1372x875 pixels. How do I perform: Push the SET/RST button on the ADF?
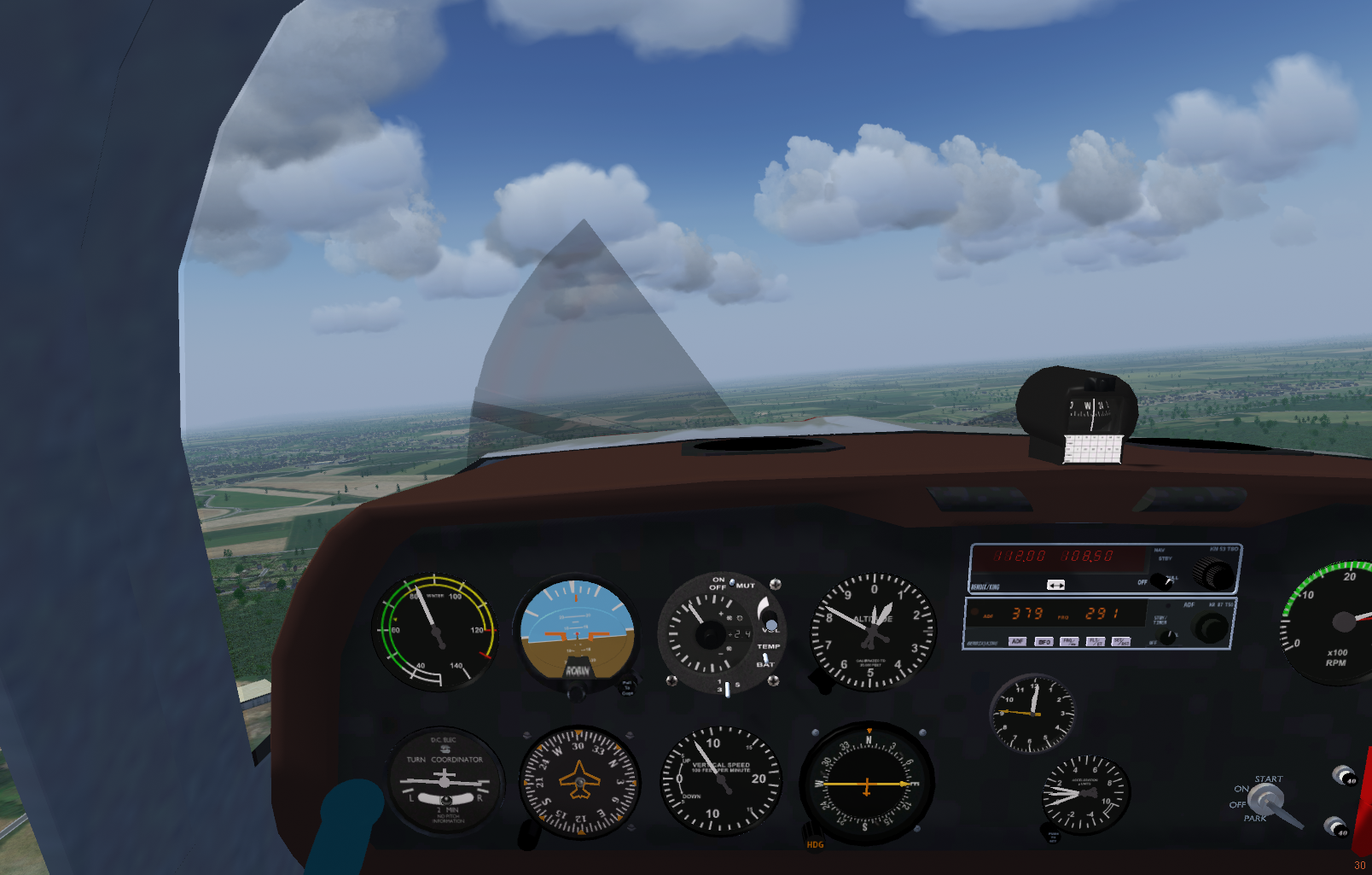pyautogui.click(x=1120, y=641)
